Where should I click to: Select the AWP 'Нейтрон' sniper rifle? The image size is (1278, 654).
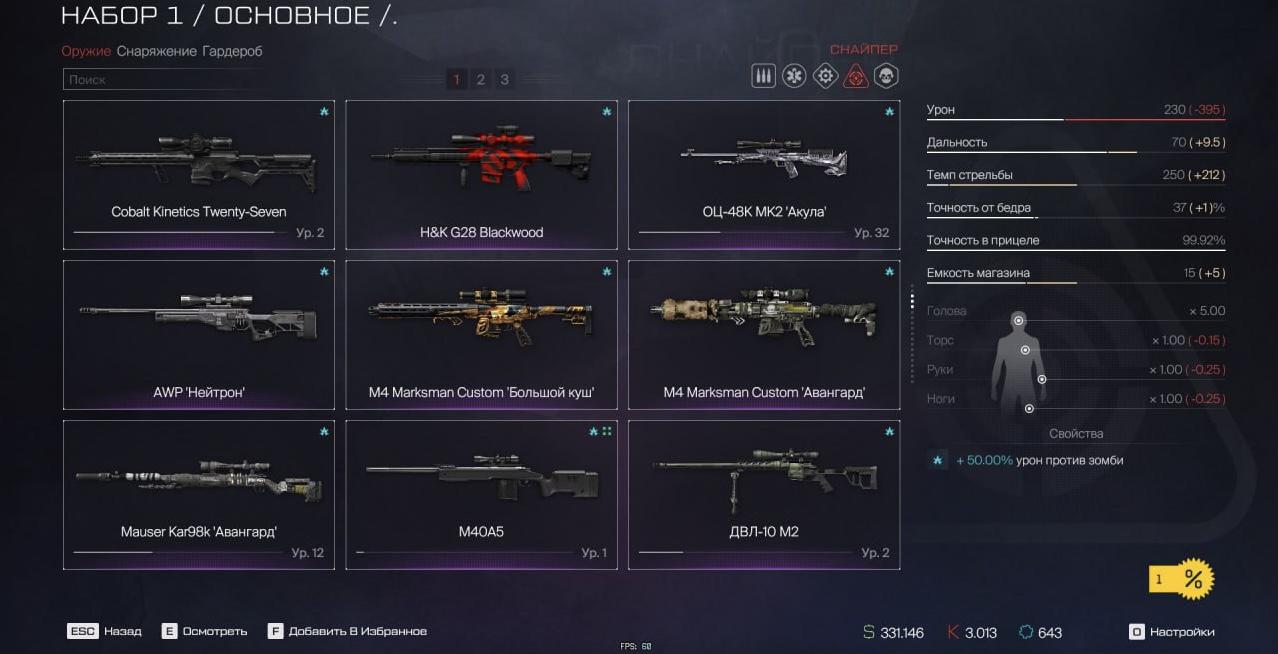(x=198, y=334)
